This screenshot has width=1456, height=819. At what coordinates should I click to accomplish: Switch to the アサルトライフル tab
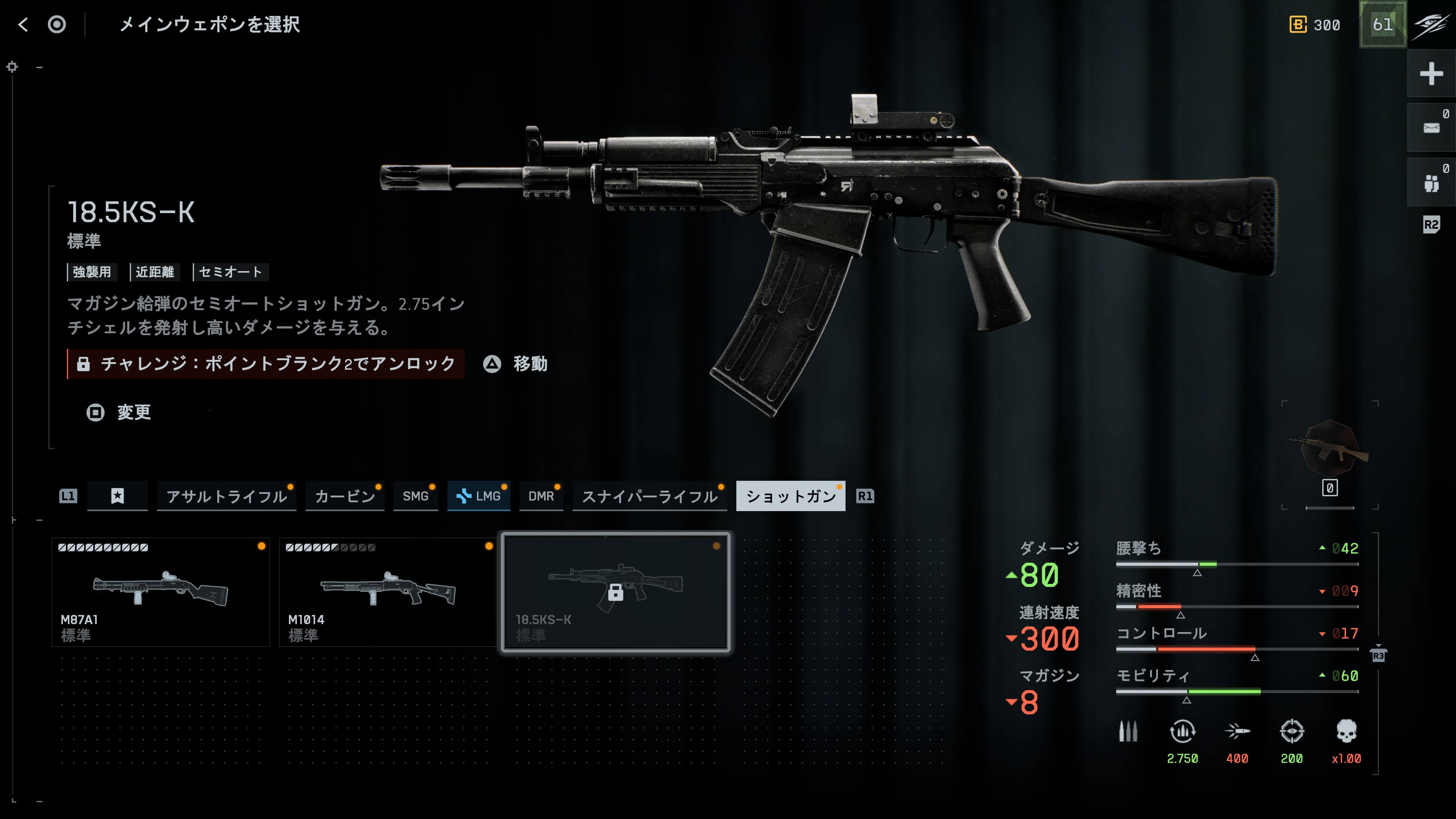227,496
